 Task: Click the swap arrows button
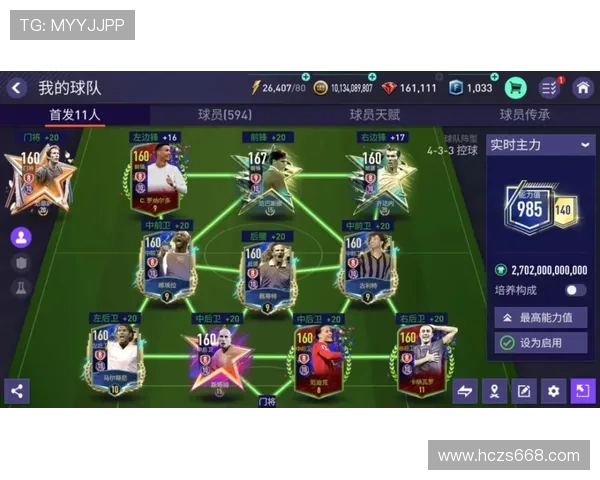[465, 391]
